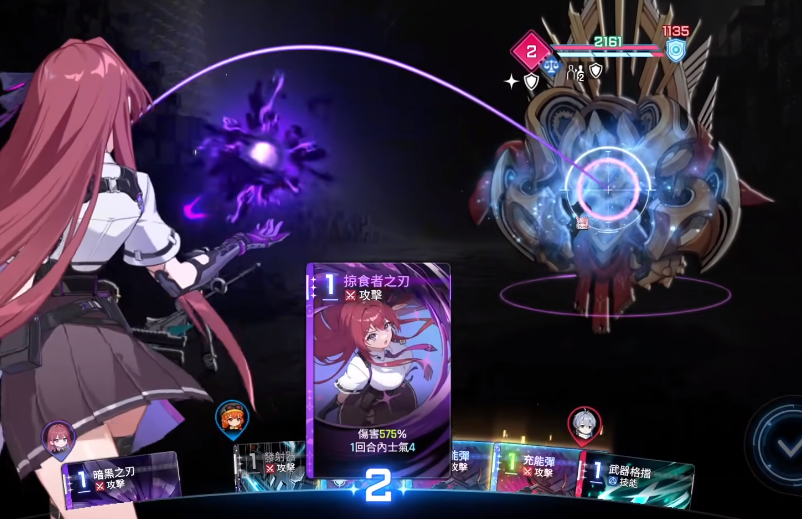Select the 暗黑之刃 attack card
Image resolution: width=802 pixels, height=519 pixels.
click(x=122, y=477)
